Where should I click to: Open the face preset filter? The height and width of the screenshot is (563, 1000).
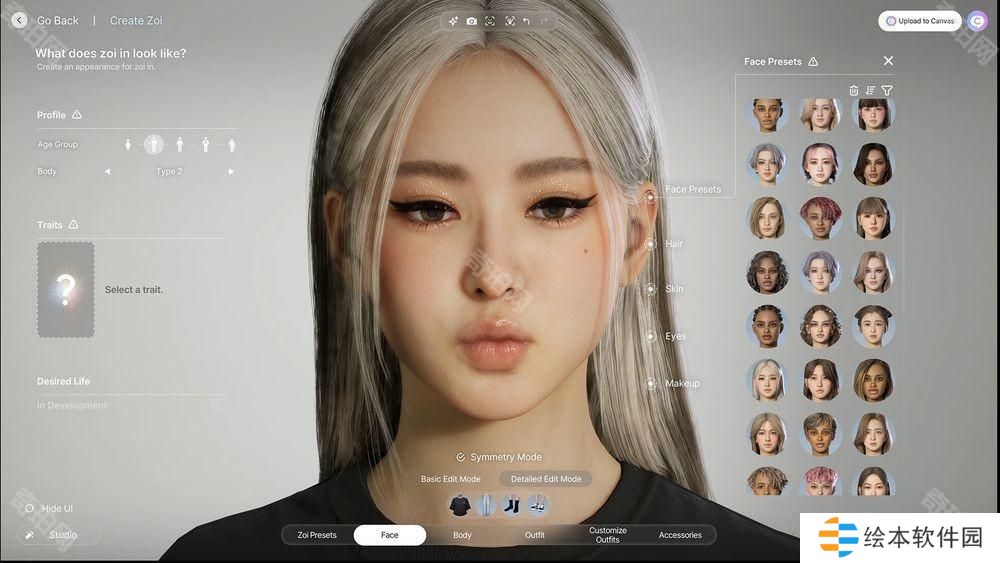coord(887,90)
